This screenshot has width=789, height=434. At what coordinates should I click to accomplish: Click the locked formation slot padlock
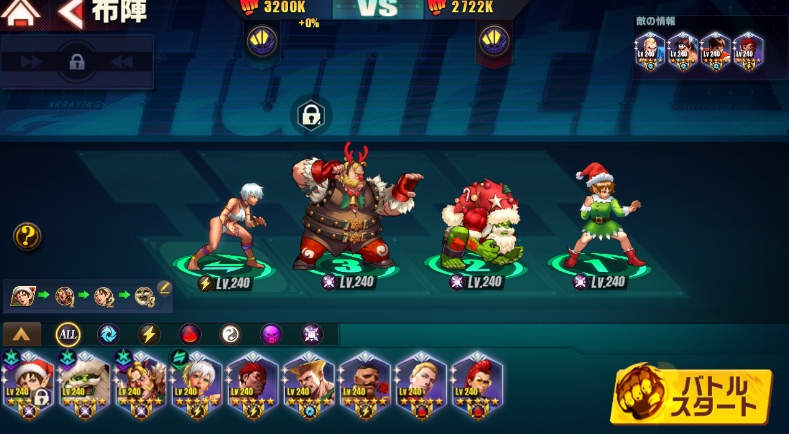tap(311, 114)
